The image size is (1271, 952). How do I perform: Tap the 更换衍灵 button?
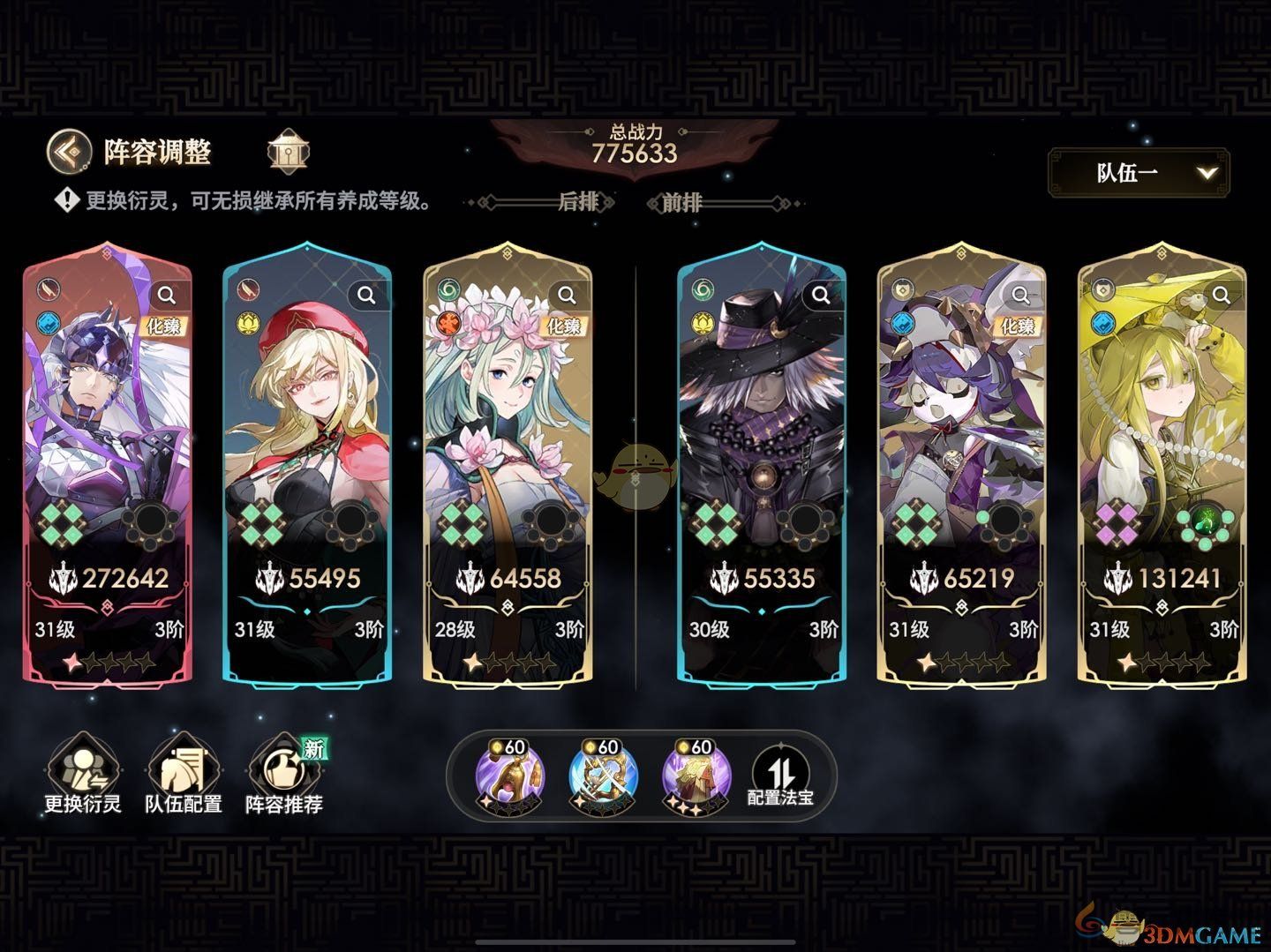82,775
